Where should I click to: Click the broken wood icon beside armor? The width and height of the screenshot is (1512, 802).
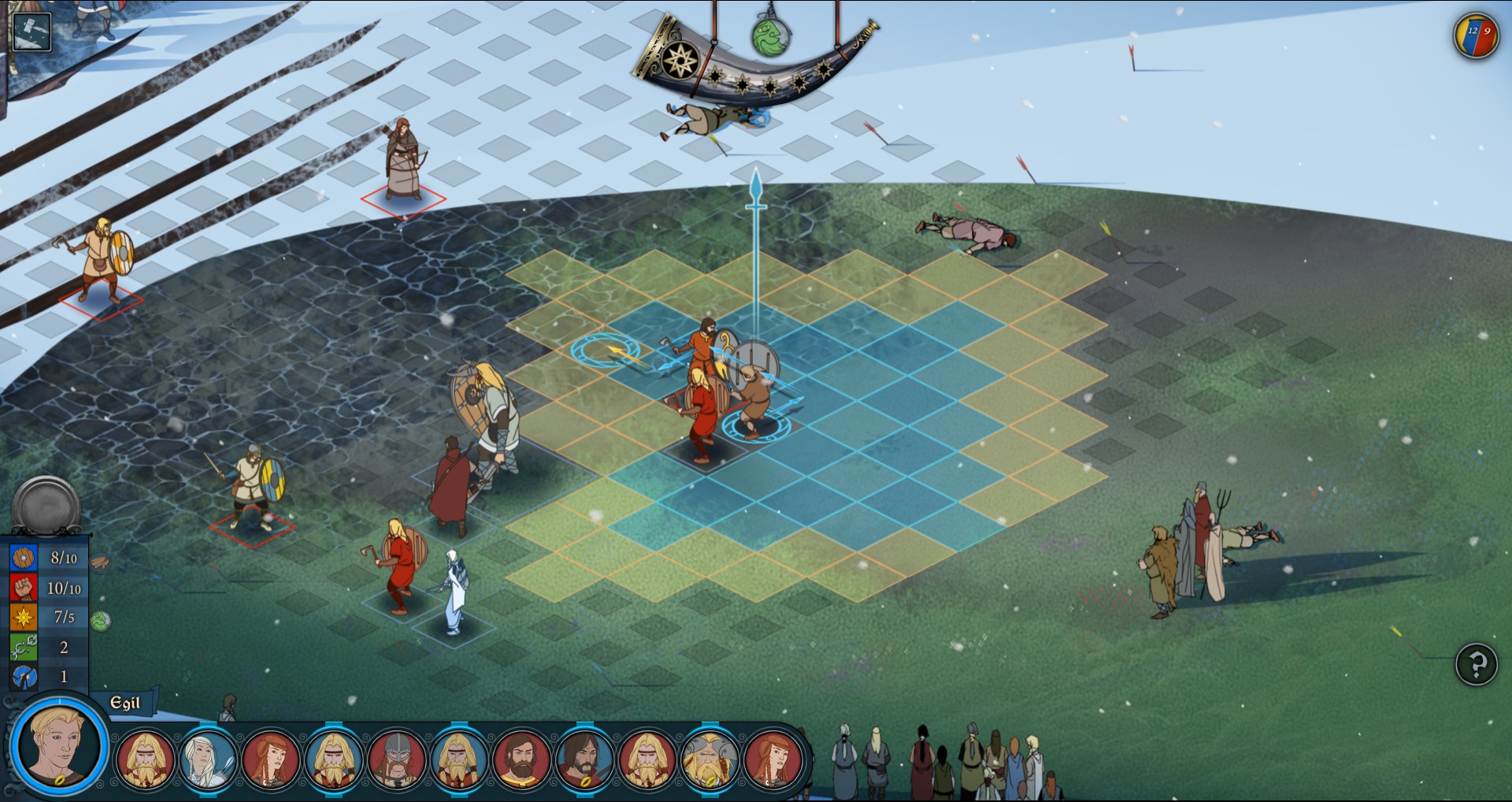(x=101, y=563)
